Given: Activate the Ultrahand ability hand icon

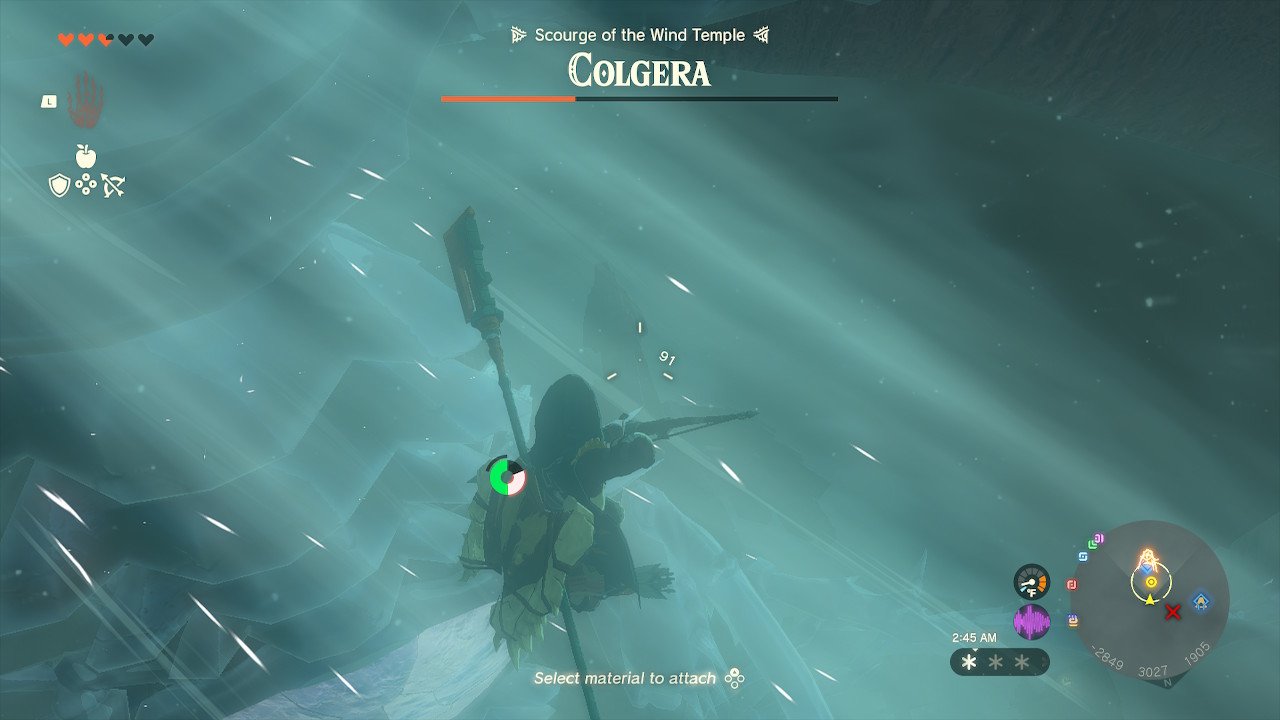Looking at the screenshot, I should click(x=85, y=100).
